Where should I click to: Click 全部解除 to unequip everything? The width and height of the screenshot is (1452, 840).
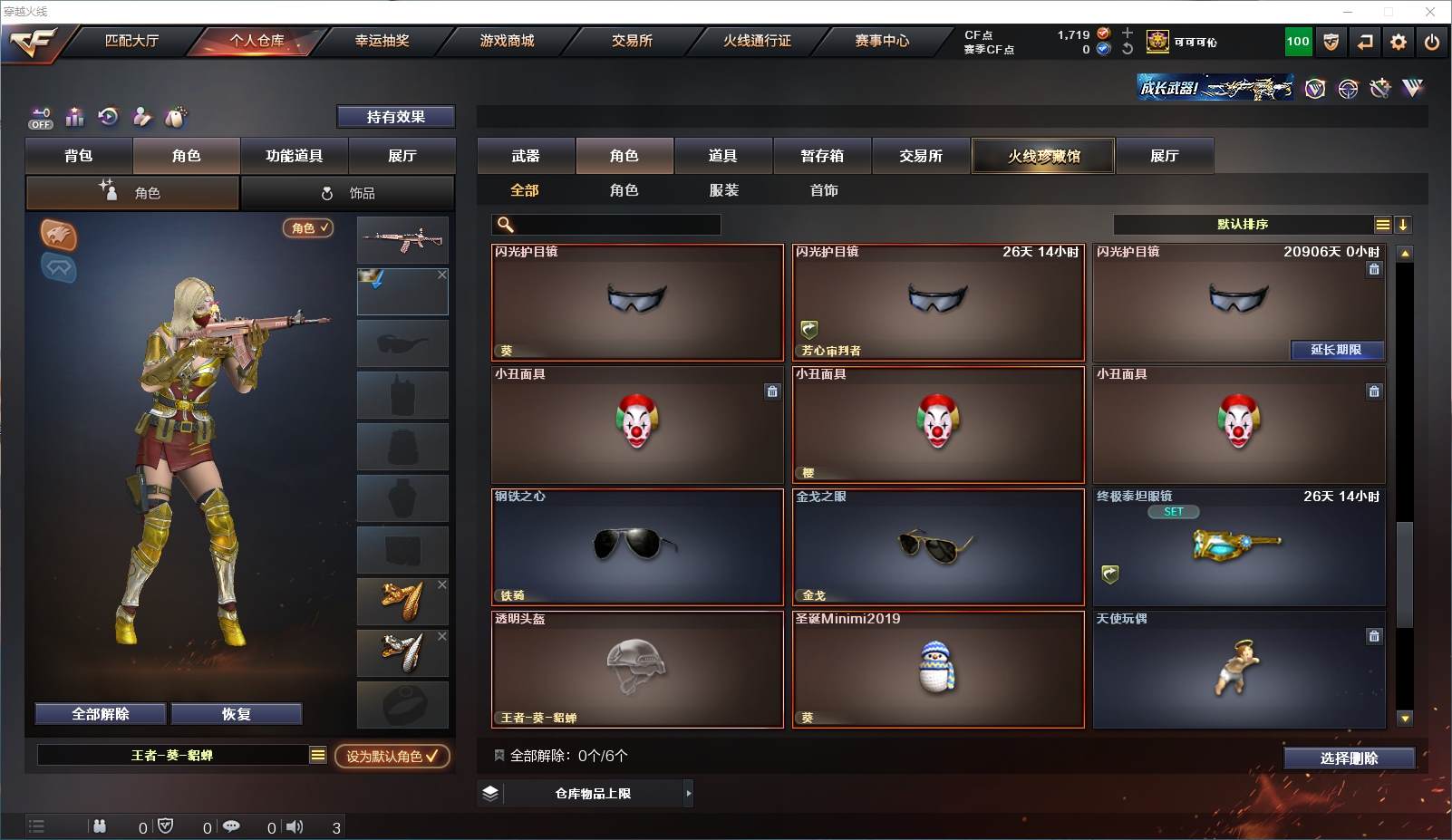(101, 714)
